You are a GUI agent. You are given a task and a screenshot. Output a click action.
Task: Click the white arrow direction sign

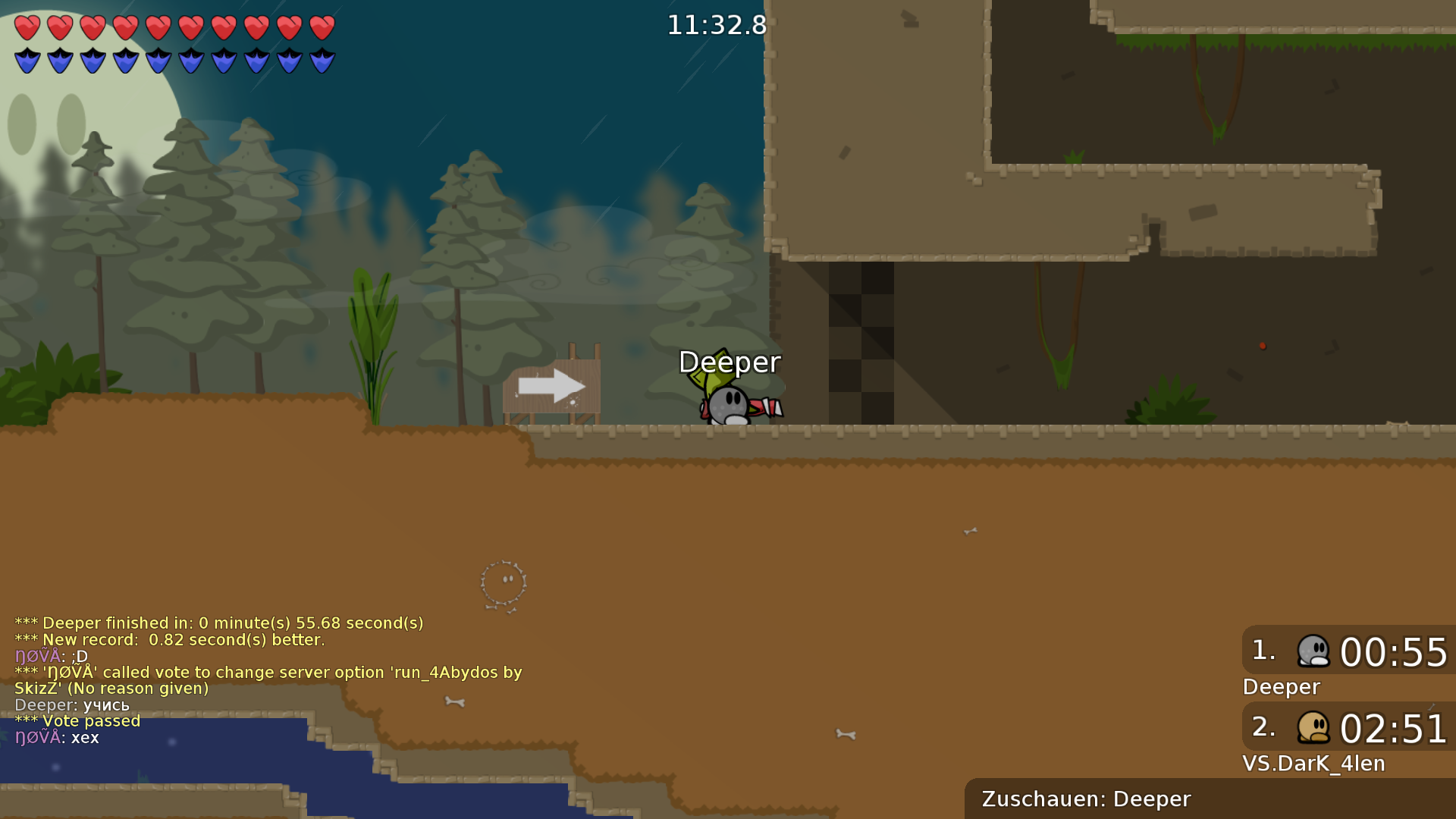pos(551,385)
